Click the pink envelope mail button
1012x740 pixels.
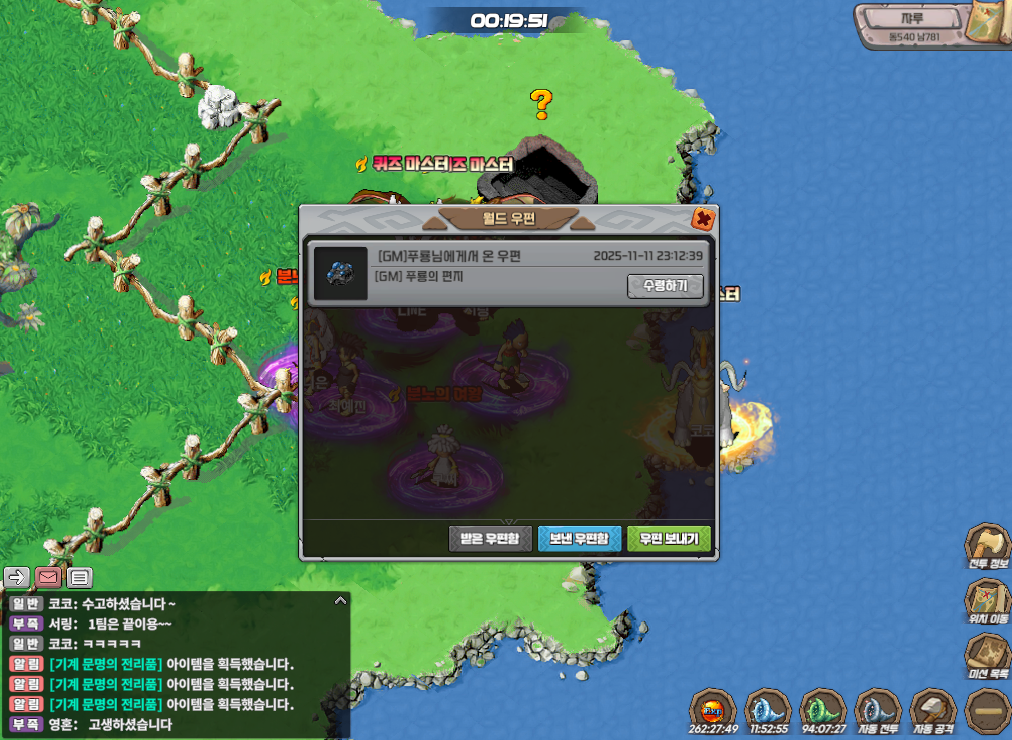click(x=48, y=577)
